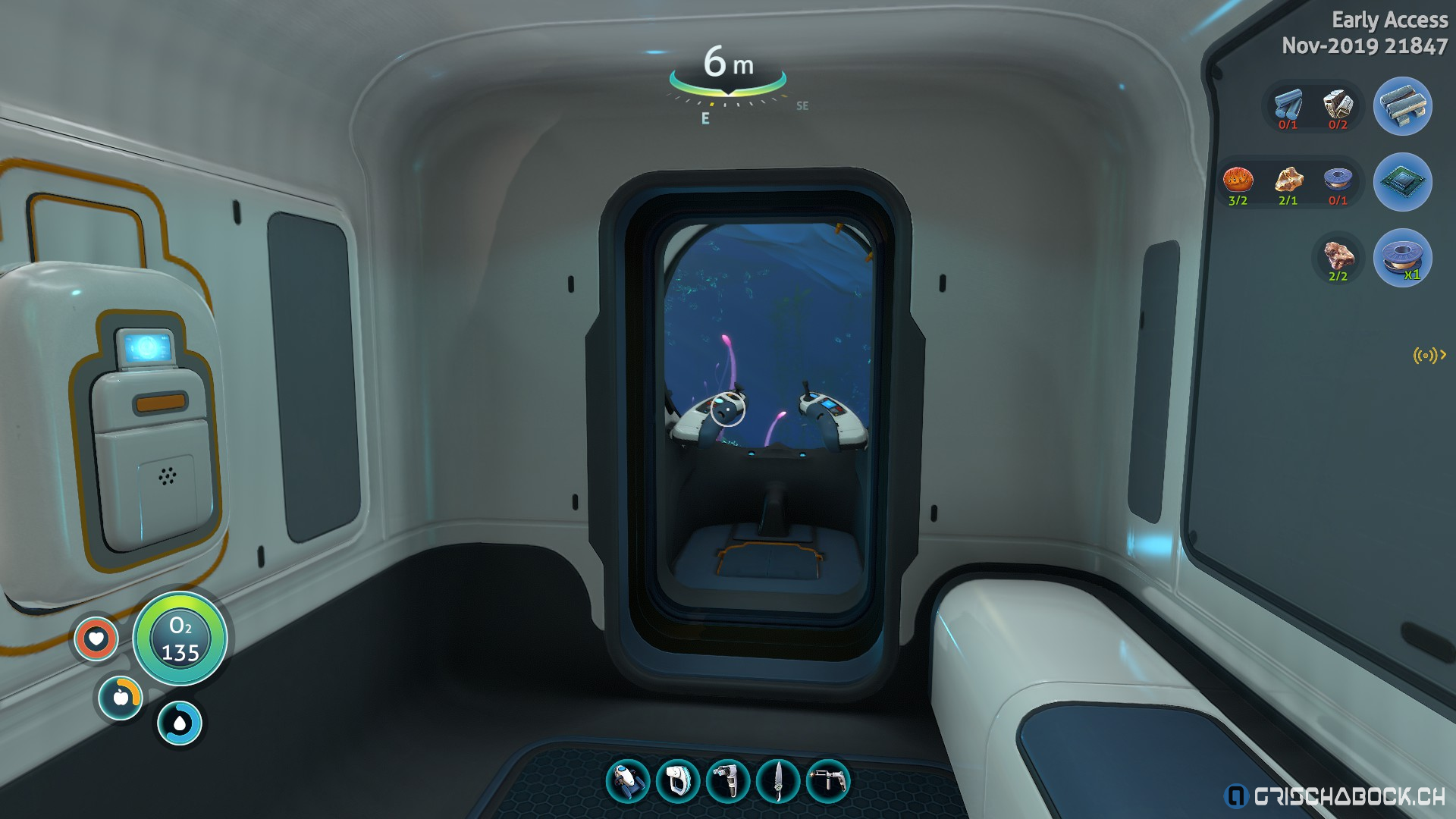The width and height of the screenshot is (1456, 819).
Task: Equip the handheld scanner from the hotbar
Action: click(677, 781)
